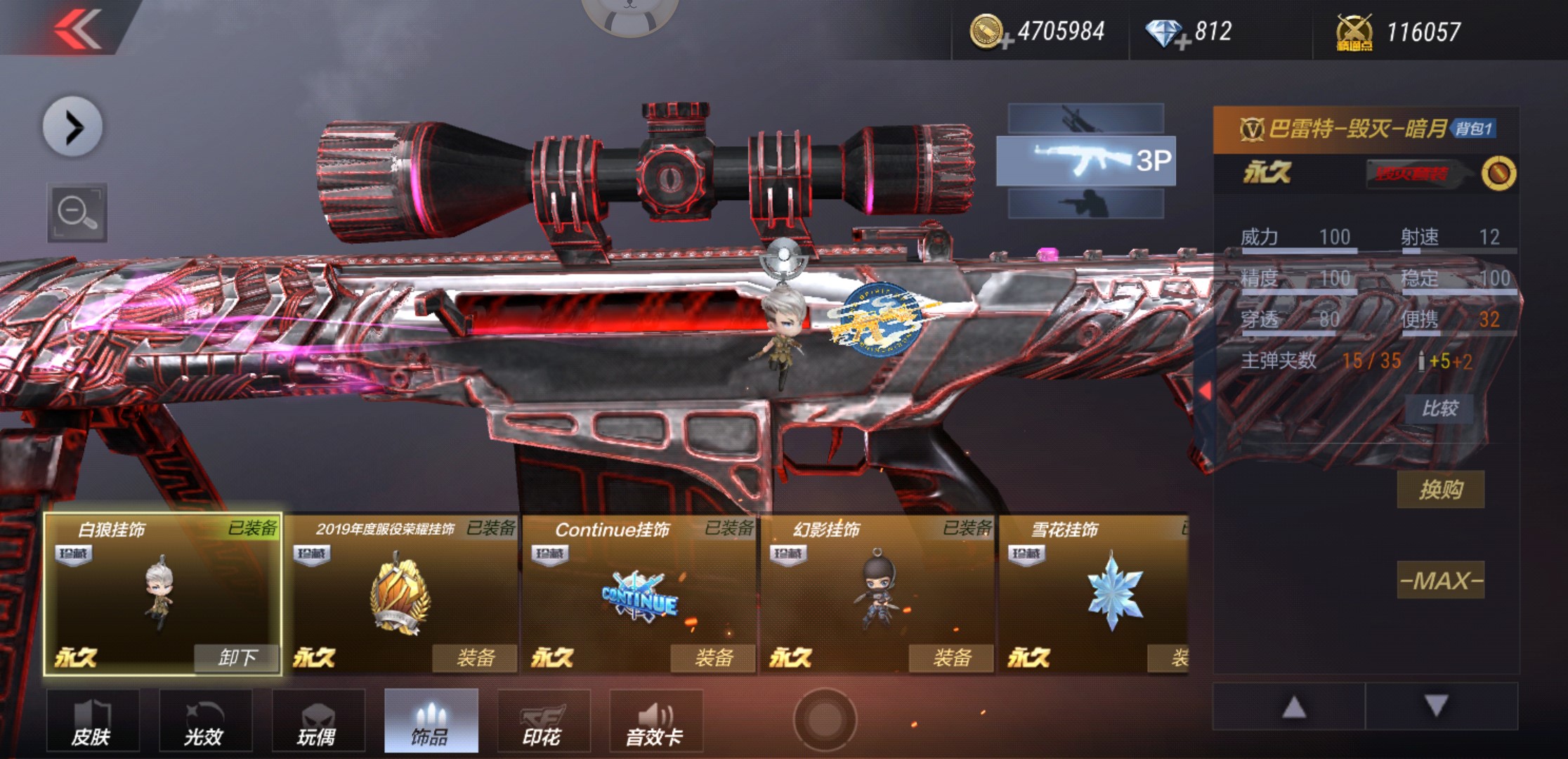This screenshot has width=1568, height=759.
Task: Open the 比较 compare button
Action: click(1439, 408)
